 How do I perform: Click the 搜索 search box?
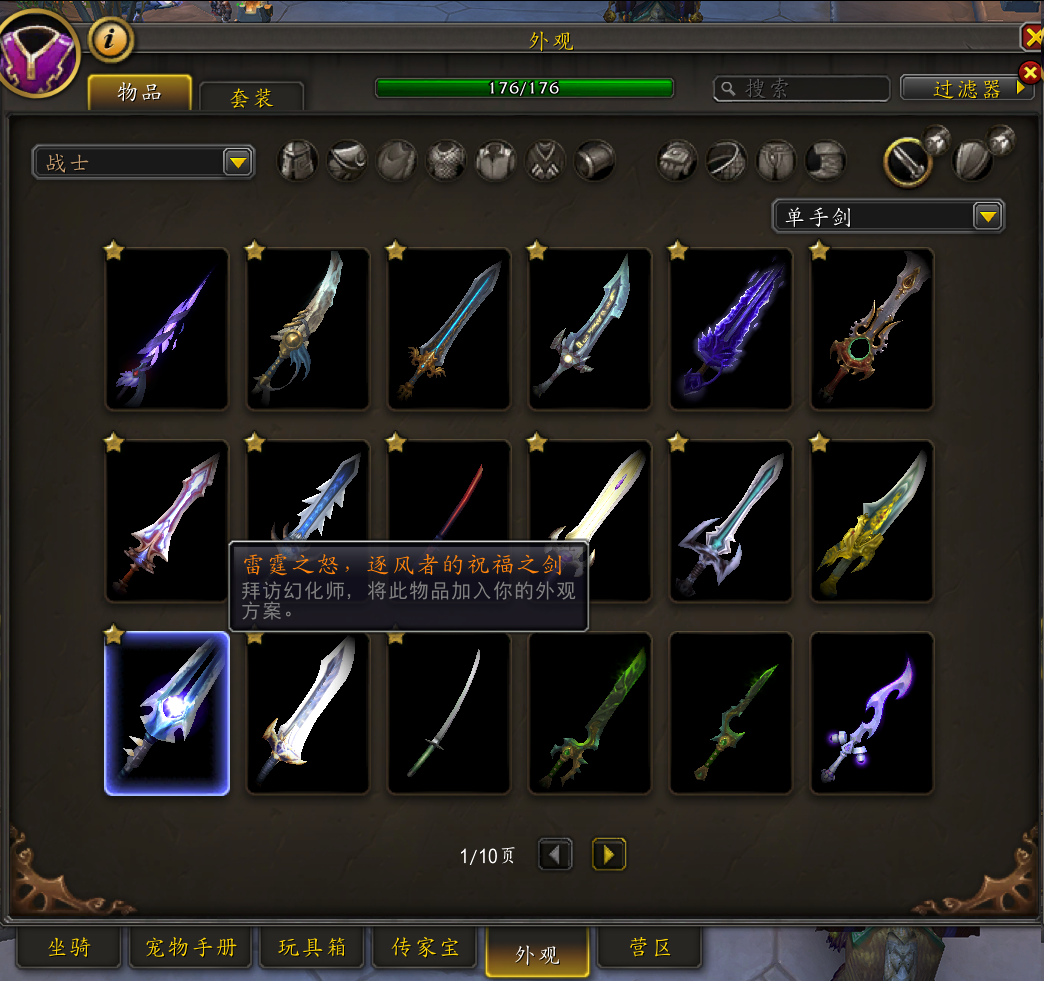802,89
